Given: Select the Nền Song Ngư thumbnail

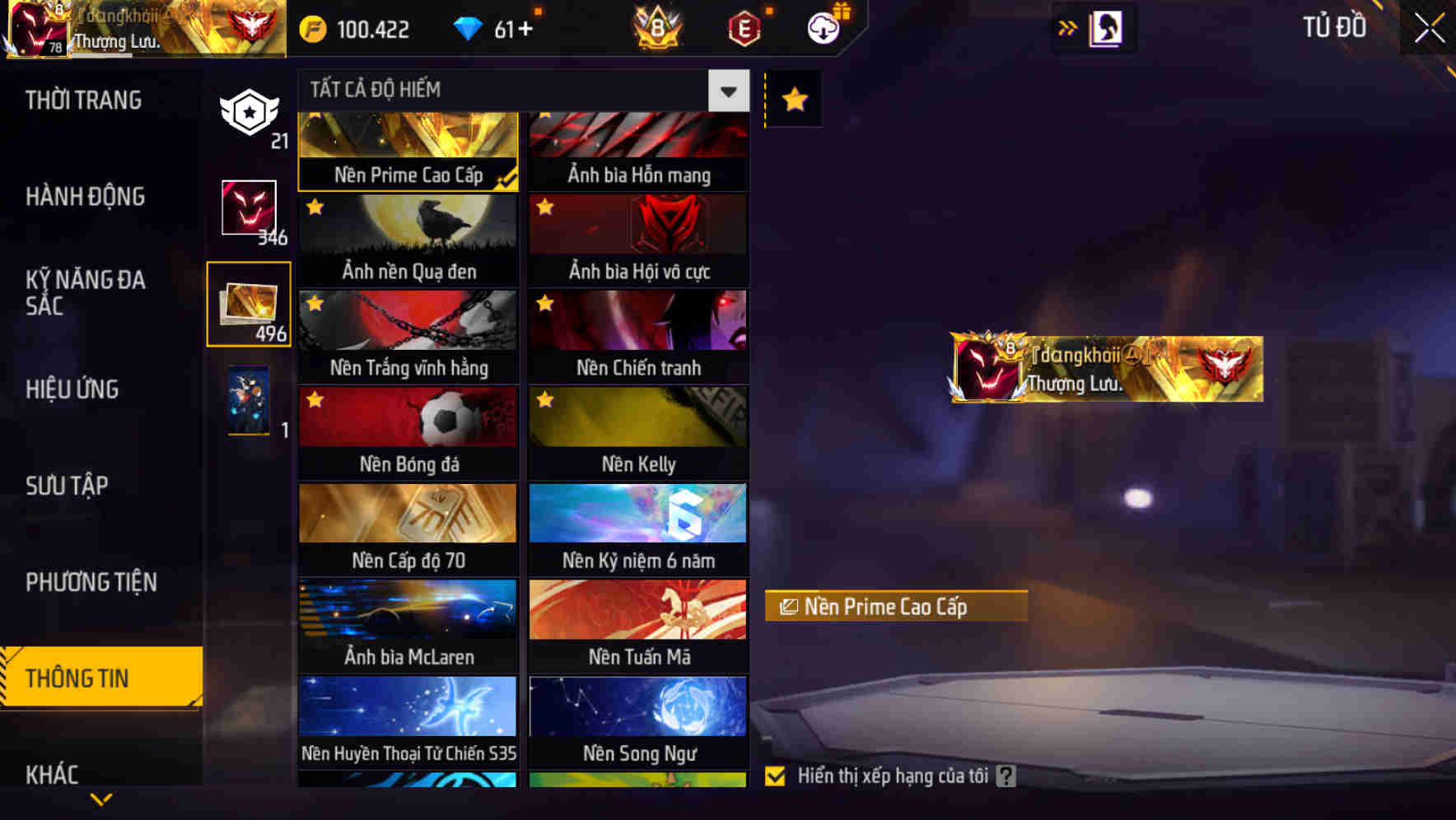Looking at the screenshot, I should 638,708.
